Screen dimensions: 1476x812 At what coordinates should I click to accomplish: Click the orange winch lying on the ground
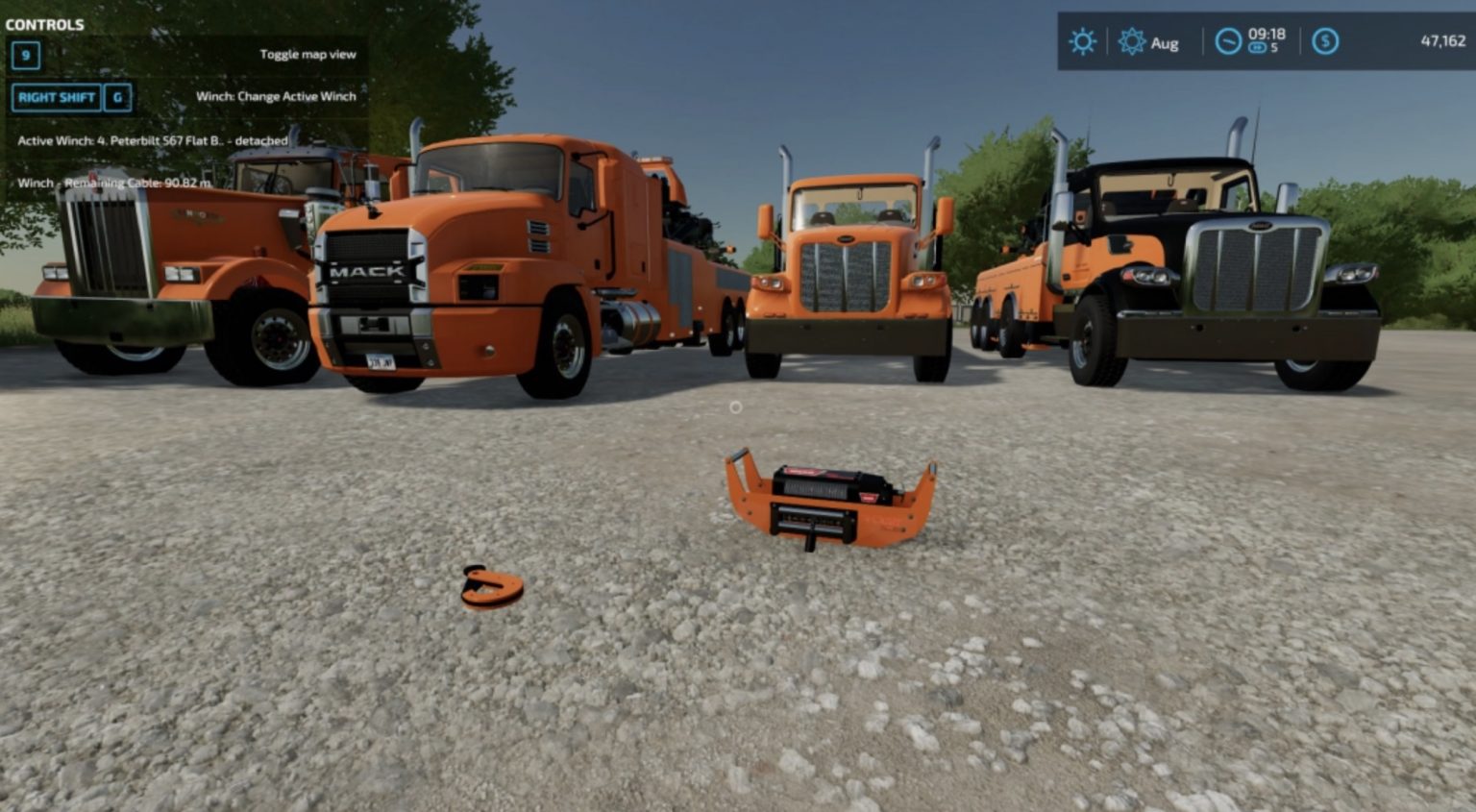(834, 500)
